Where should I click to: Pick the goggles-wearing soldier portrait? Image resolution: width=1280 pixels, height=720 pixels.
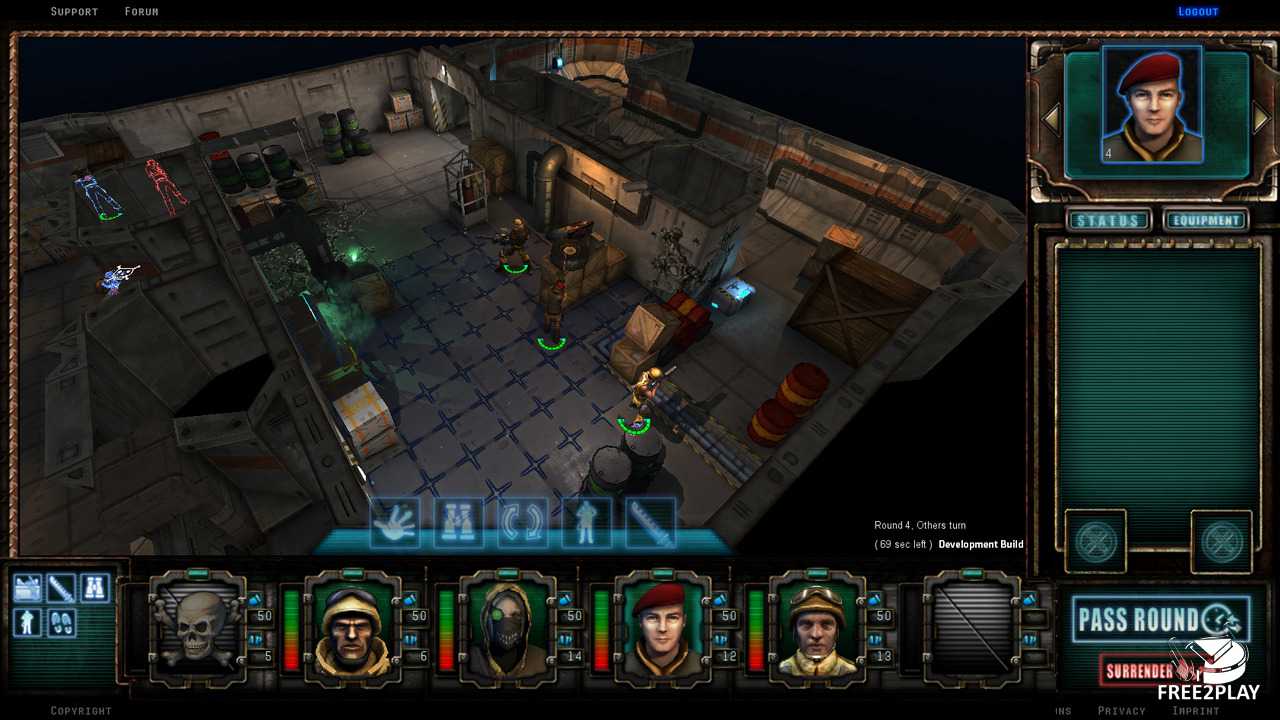(817, 628)
